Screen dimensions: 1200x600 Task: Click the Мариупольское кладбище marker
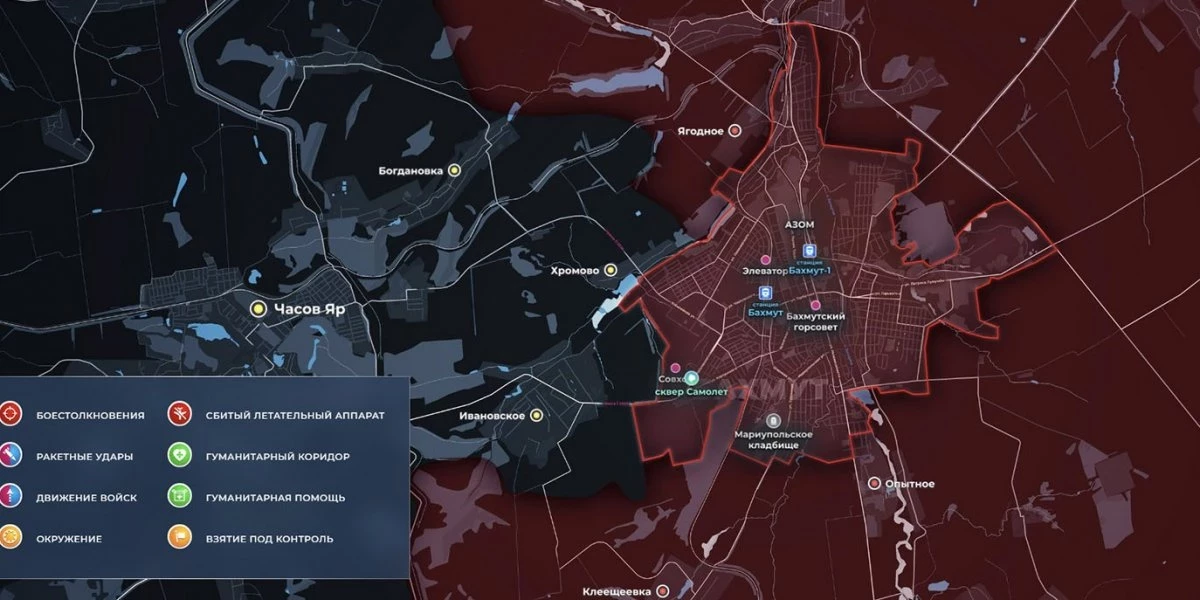click(773, 421)
